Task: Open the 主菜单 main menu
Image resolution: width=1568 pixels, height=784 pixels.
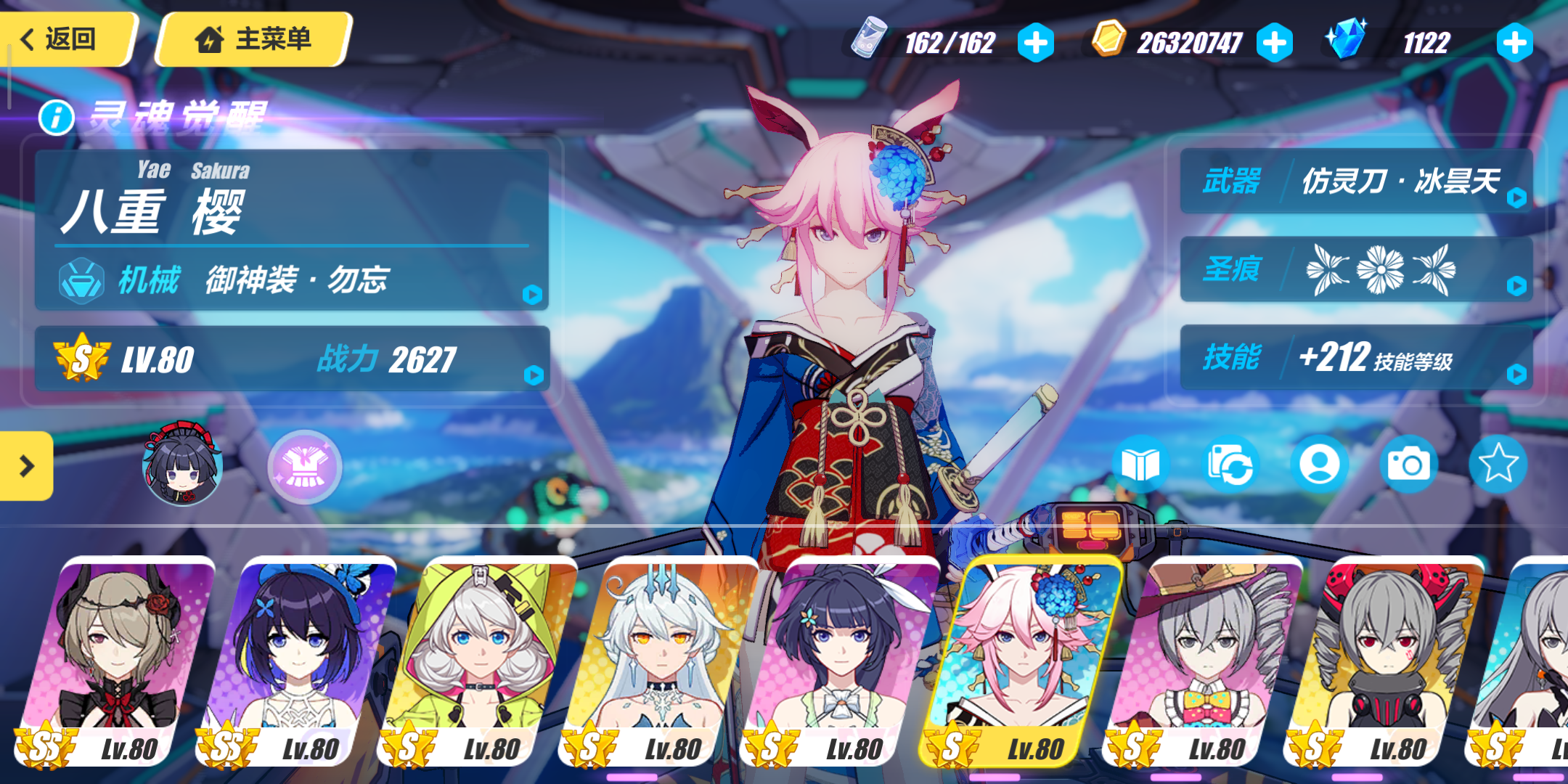Action: point(254,39)
